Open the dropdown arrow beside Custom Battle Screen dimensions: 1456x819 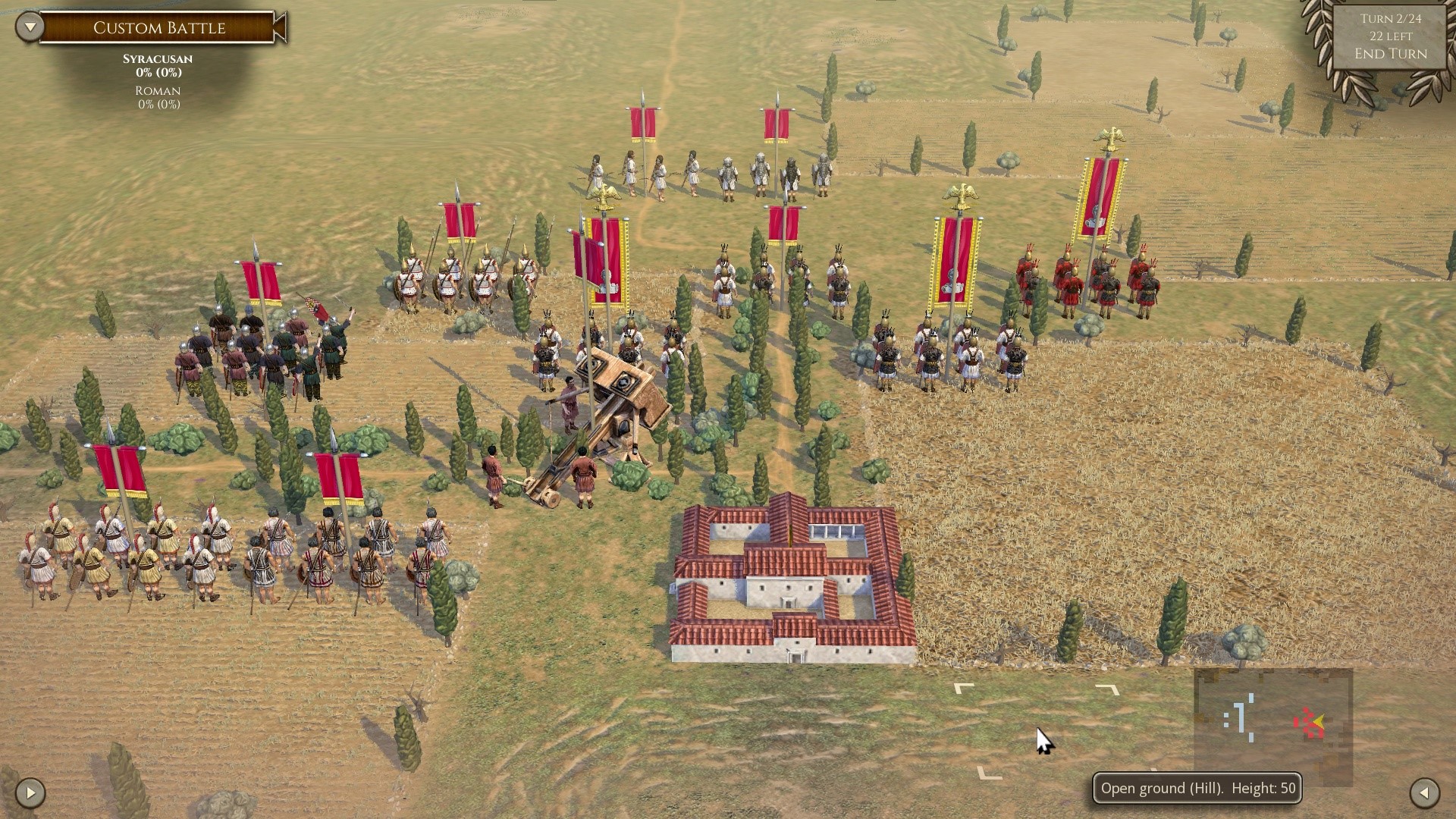click(x=30, y=27)
